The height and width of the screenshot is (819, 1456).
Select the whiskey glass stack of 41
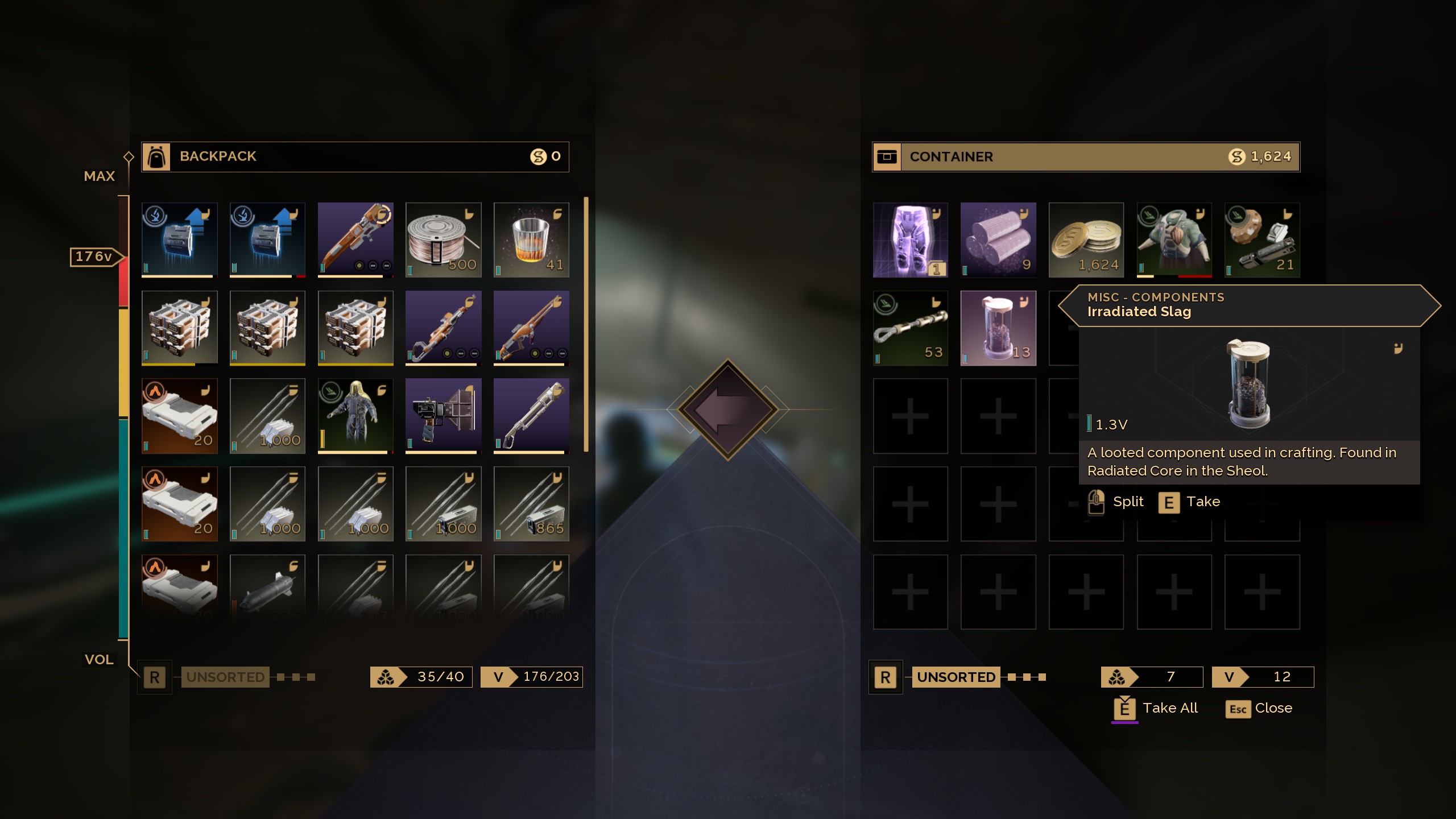click(x=531, y=239)
